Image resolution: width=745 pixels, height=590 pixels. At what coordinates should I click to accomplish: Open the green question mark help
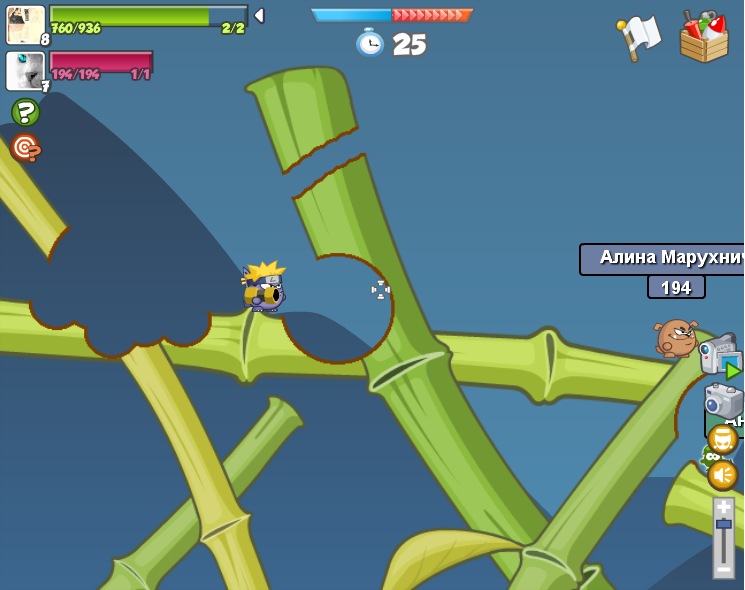[25, 111]
